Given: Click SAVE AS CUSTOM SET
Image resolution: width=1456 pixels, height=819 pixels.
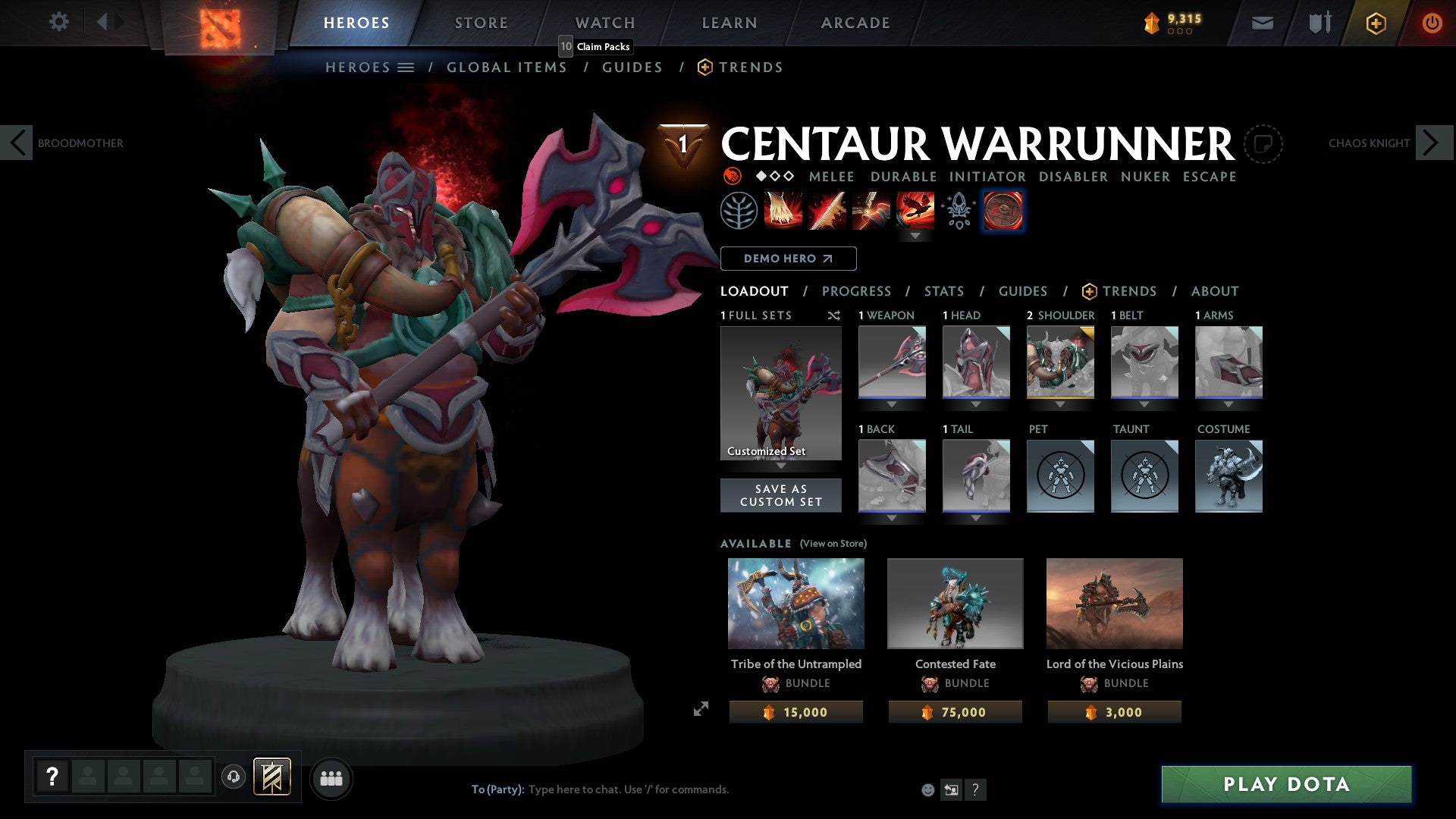Looking at the screenshot, I should click(780, 495).
